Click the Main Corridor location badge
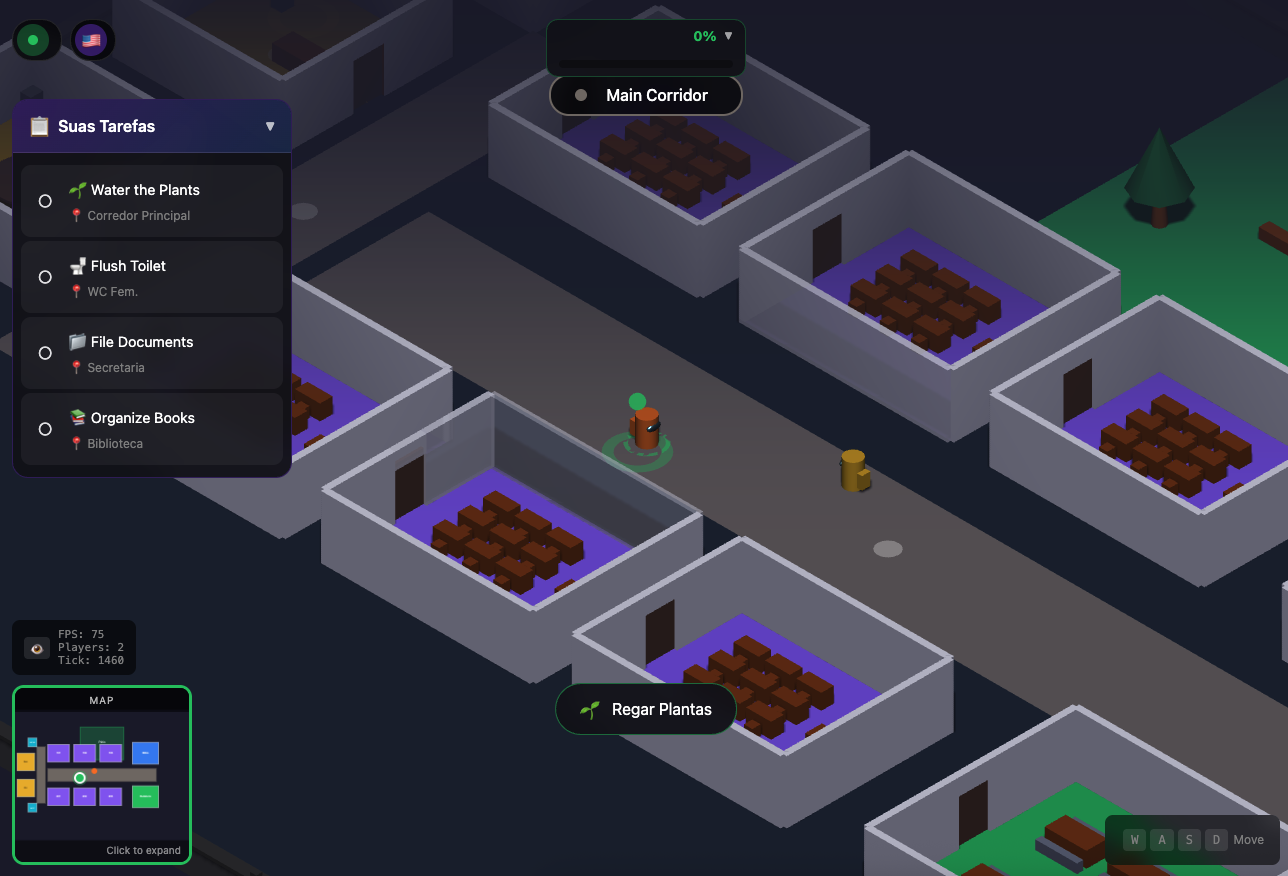This screenshot has height=876, width=1288. [x=645, y=95]
